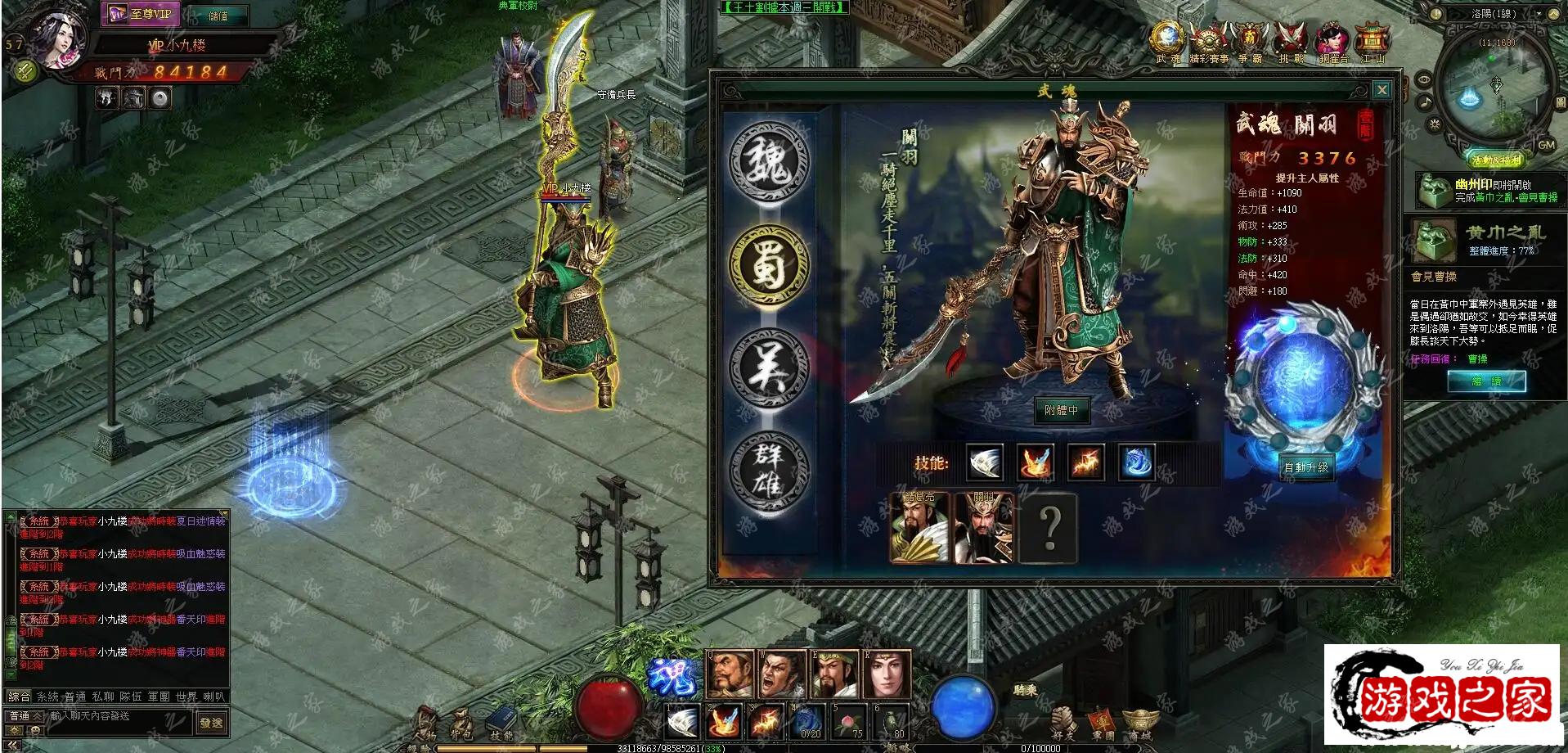Open the 人物 character sheet

pos(424,724)
